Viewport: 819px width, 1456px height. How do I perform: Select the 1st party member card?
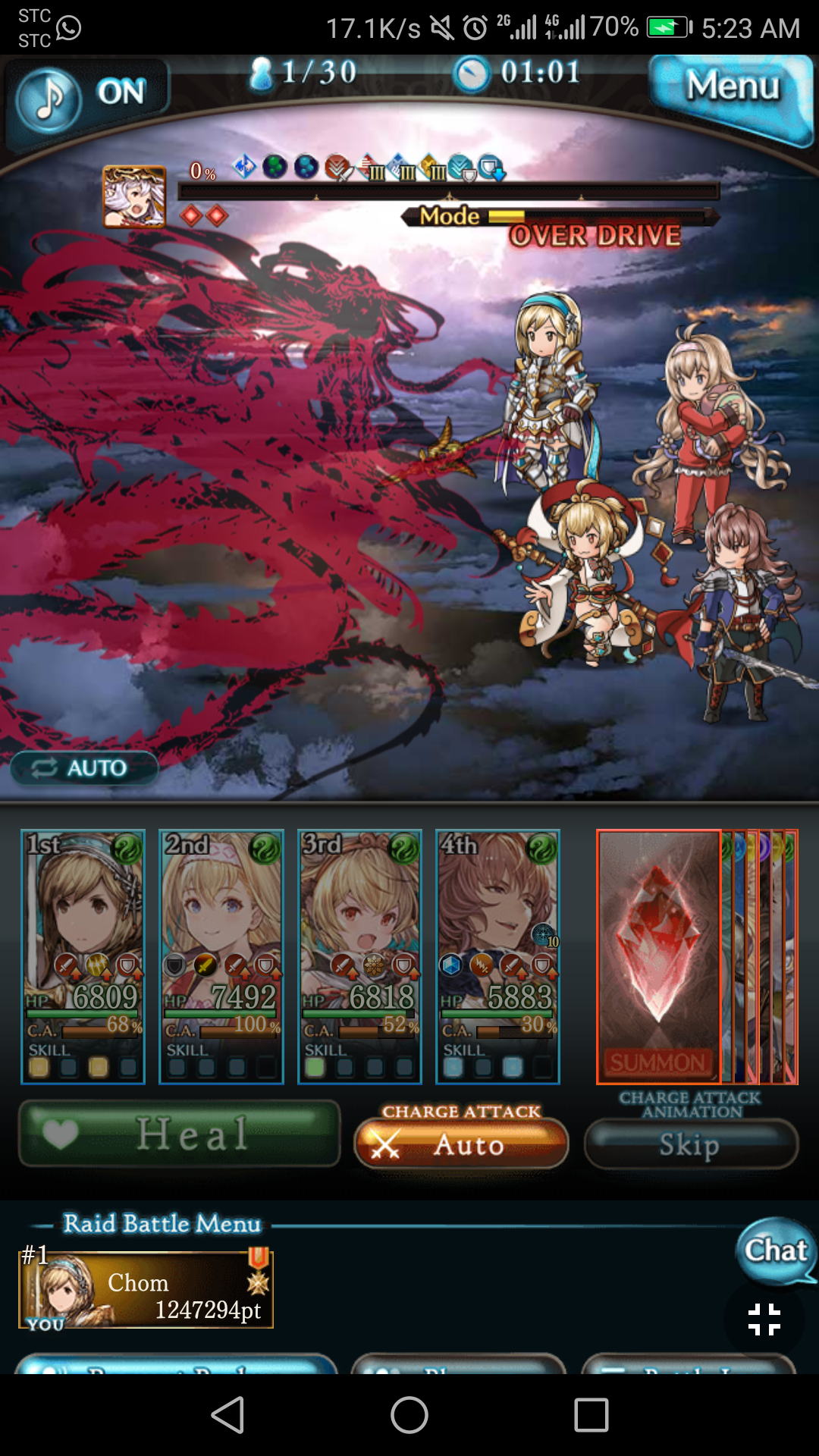(83, 955)
